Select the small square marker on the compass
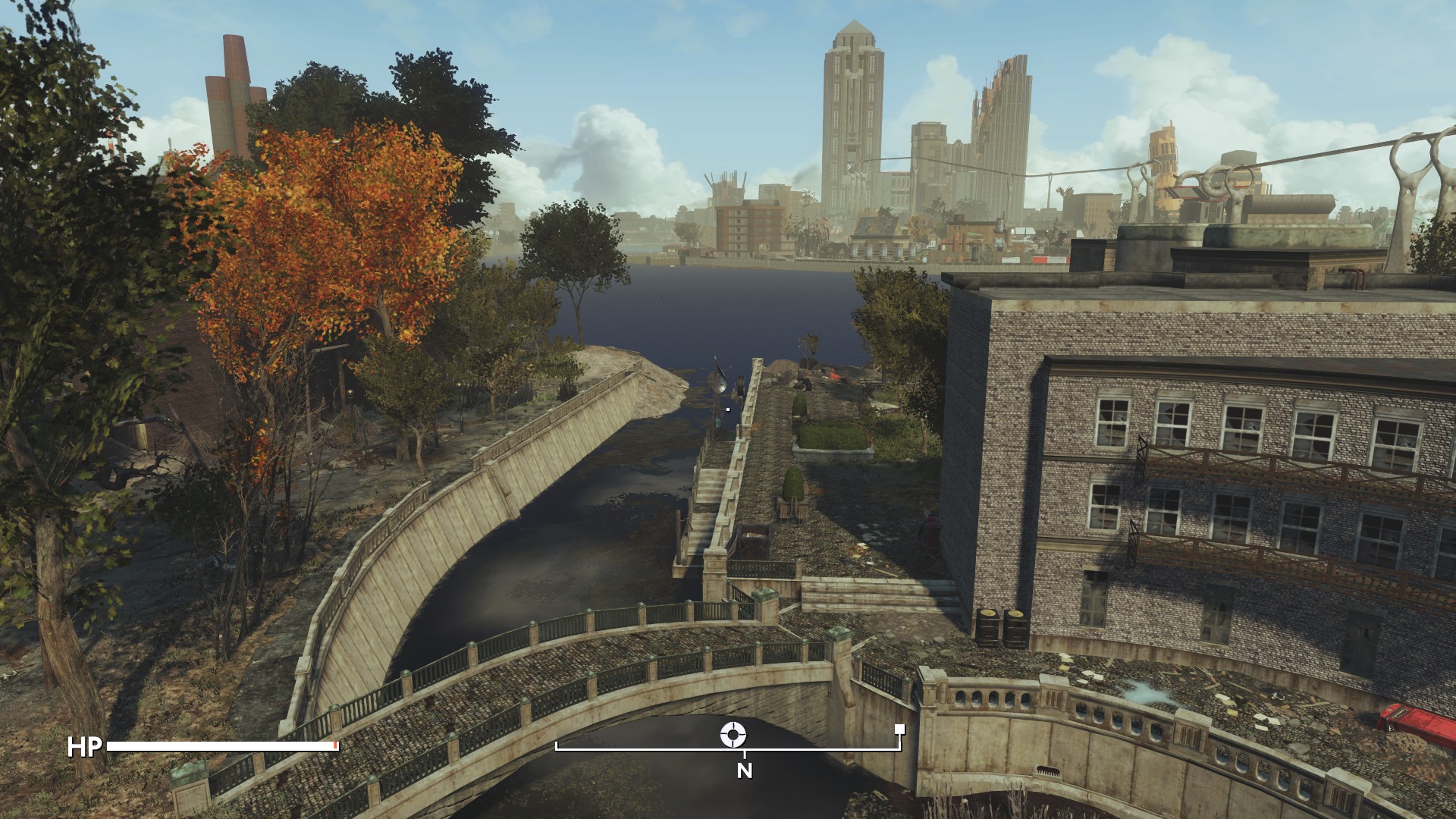Screen dimensions: 1456x819 point(899,730)
